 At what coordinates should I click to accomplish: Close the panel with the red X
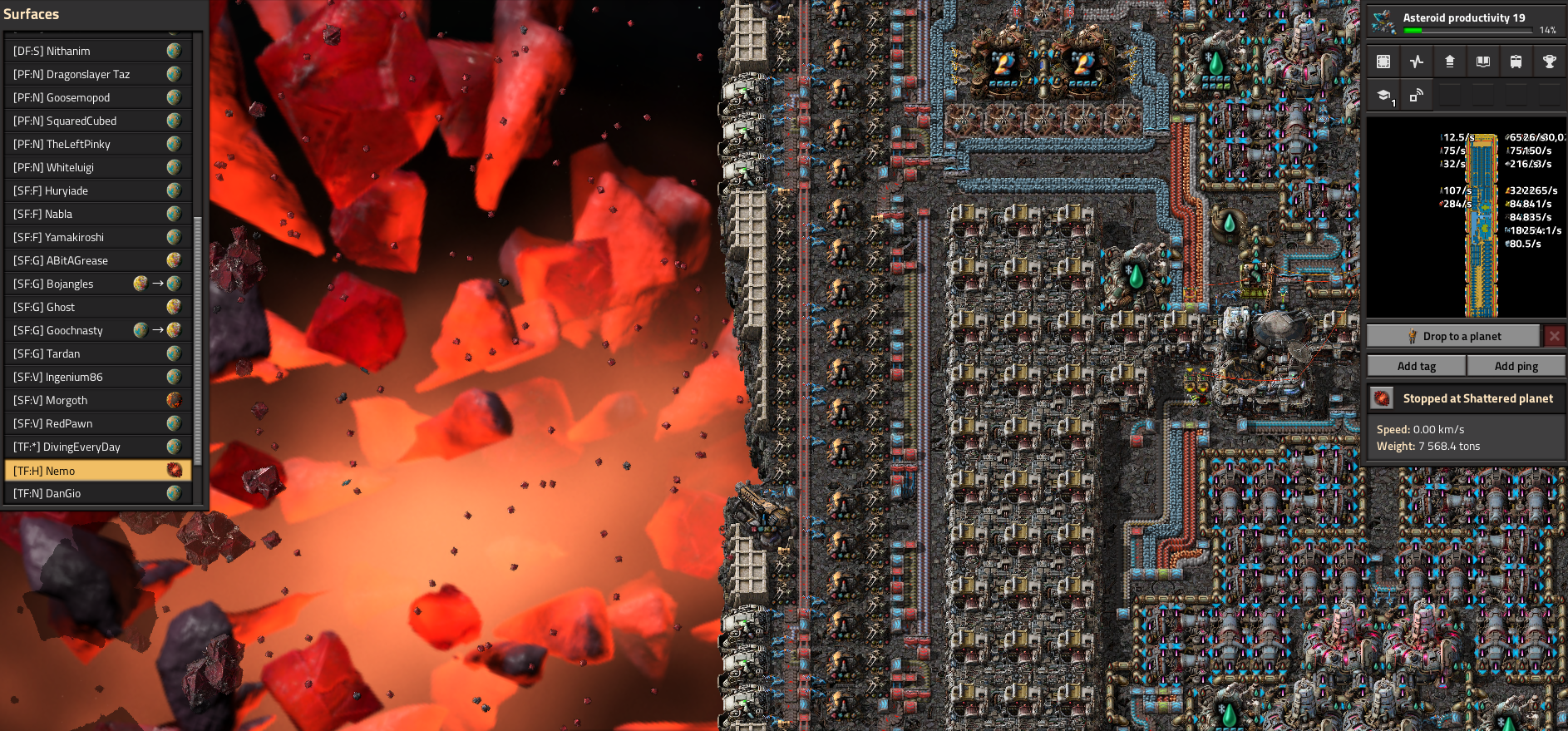[1554, 336]
